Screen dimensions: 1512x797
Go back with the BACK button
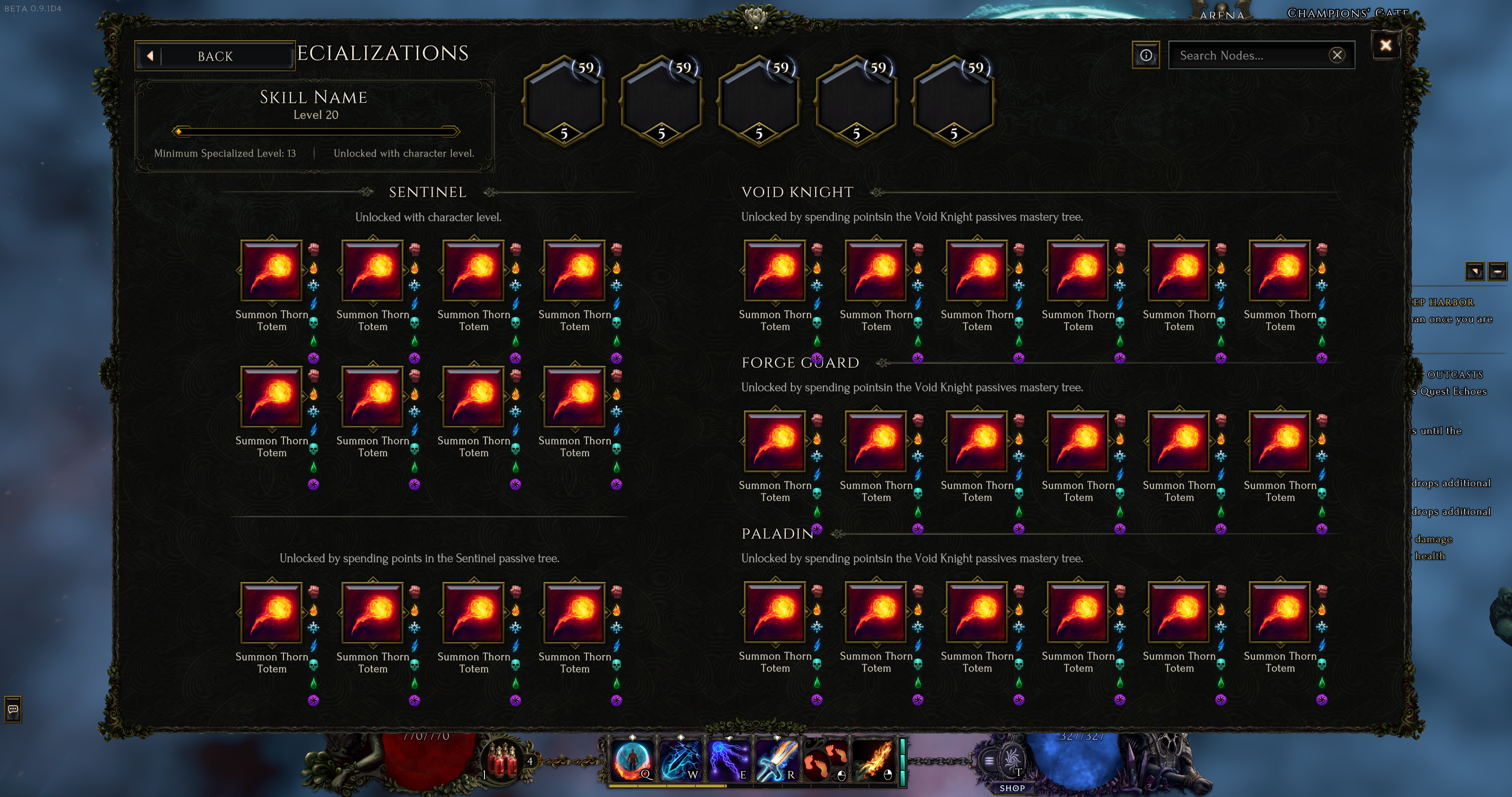pyautogui.click(x=215, y=56)
